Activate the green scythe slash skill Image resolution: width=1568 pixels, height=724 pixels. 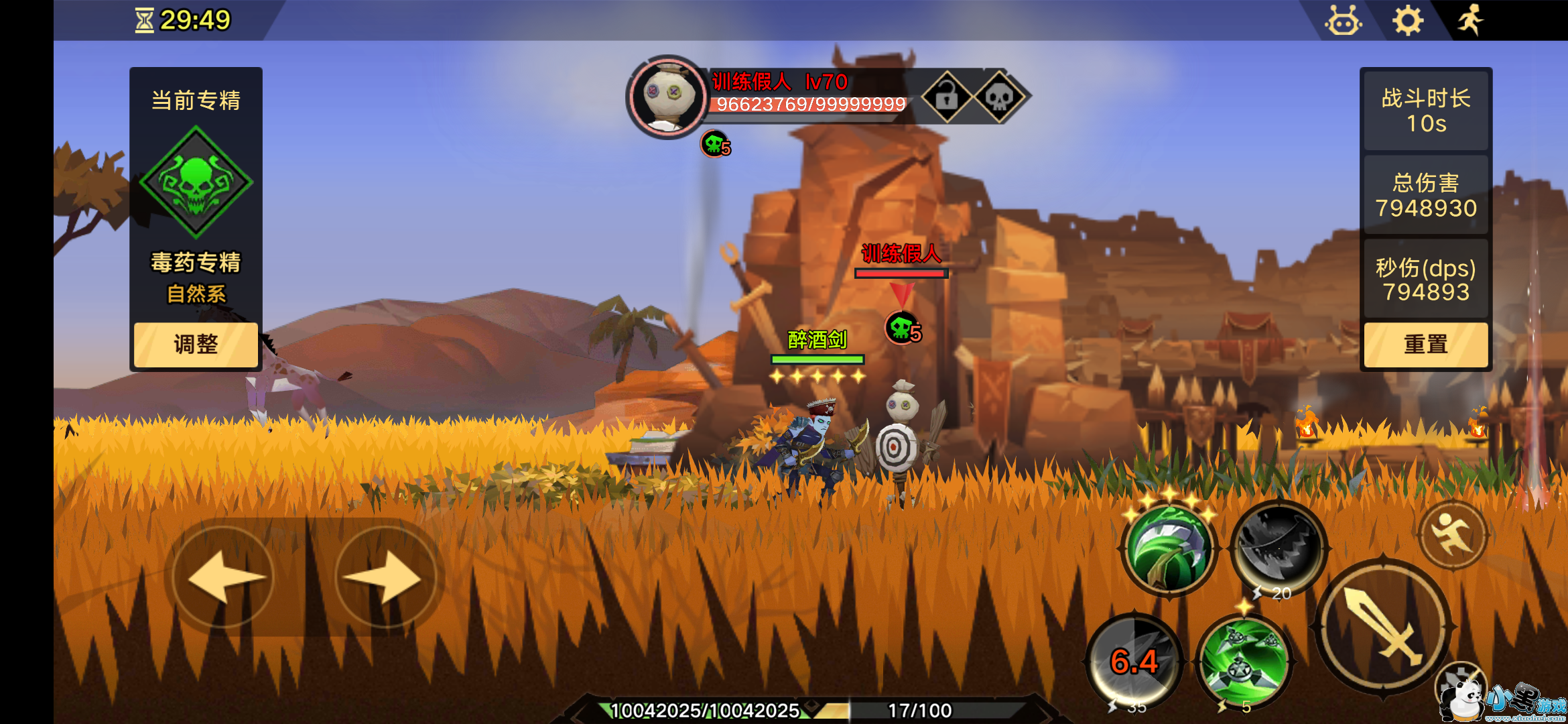[1170, 548]
